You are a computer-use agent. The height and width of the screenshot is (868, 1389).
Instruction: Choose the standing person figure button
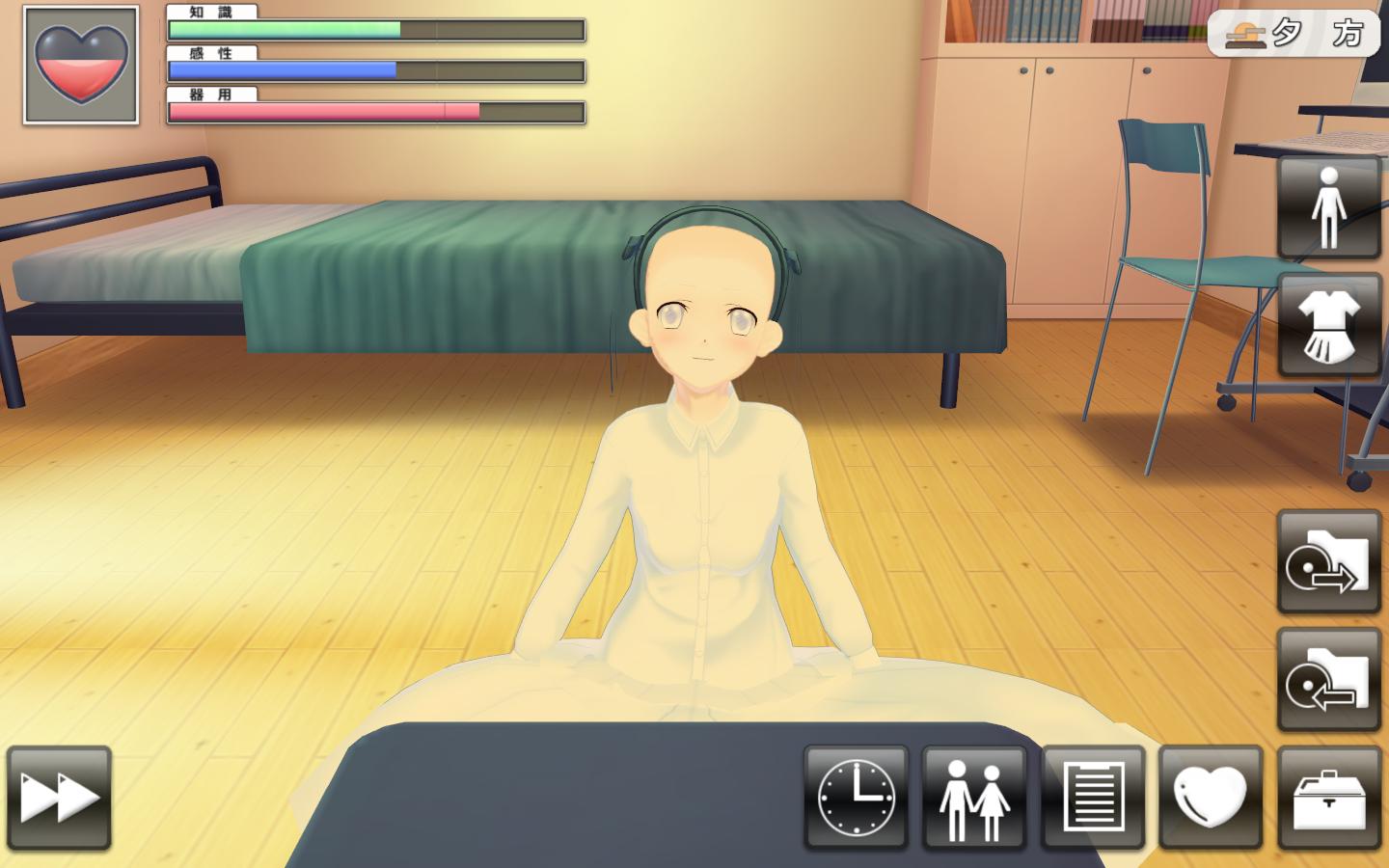coord(1329,207)
